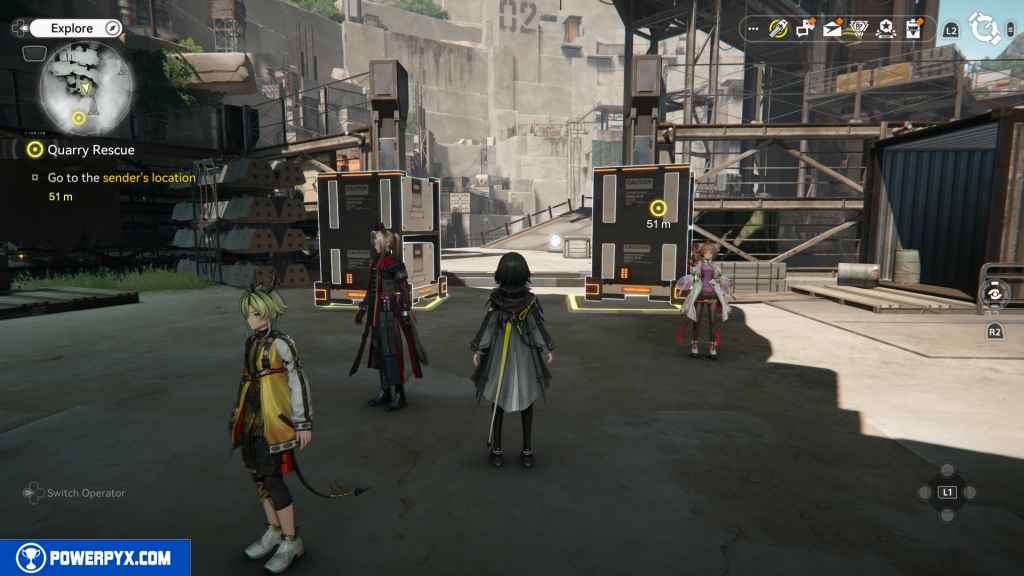Click the three-dots more options icon
Screen dimensions: 1024x576
754,29
